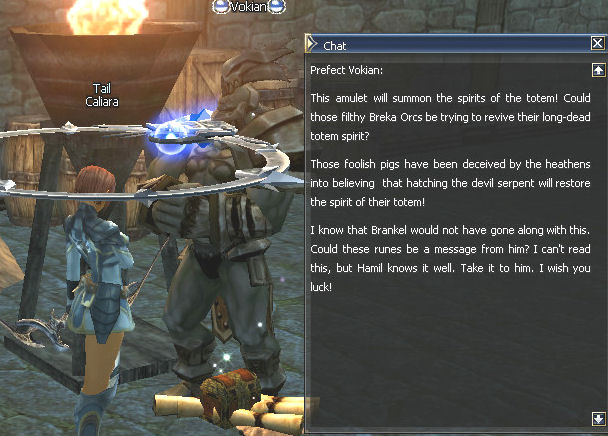
Task: Click the chat scroll-up arrow button
Action: click(x=597, y=70)
